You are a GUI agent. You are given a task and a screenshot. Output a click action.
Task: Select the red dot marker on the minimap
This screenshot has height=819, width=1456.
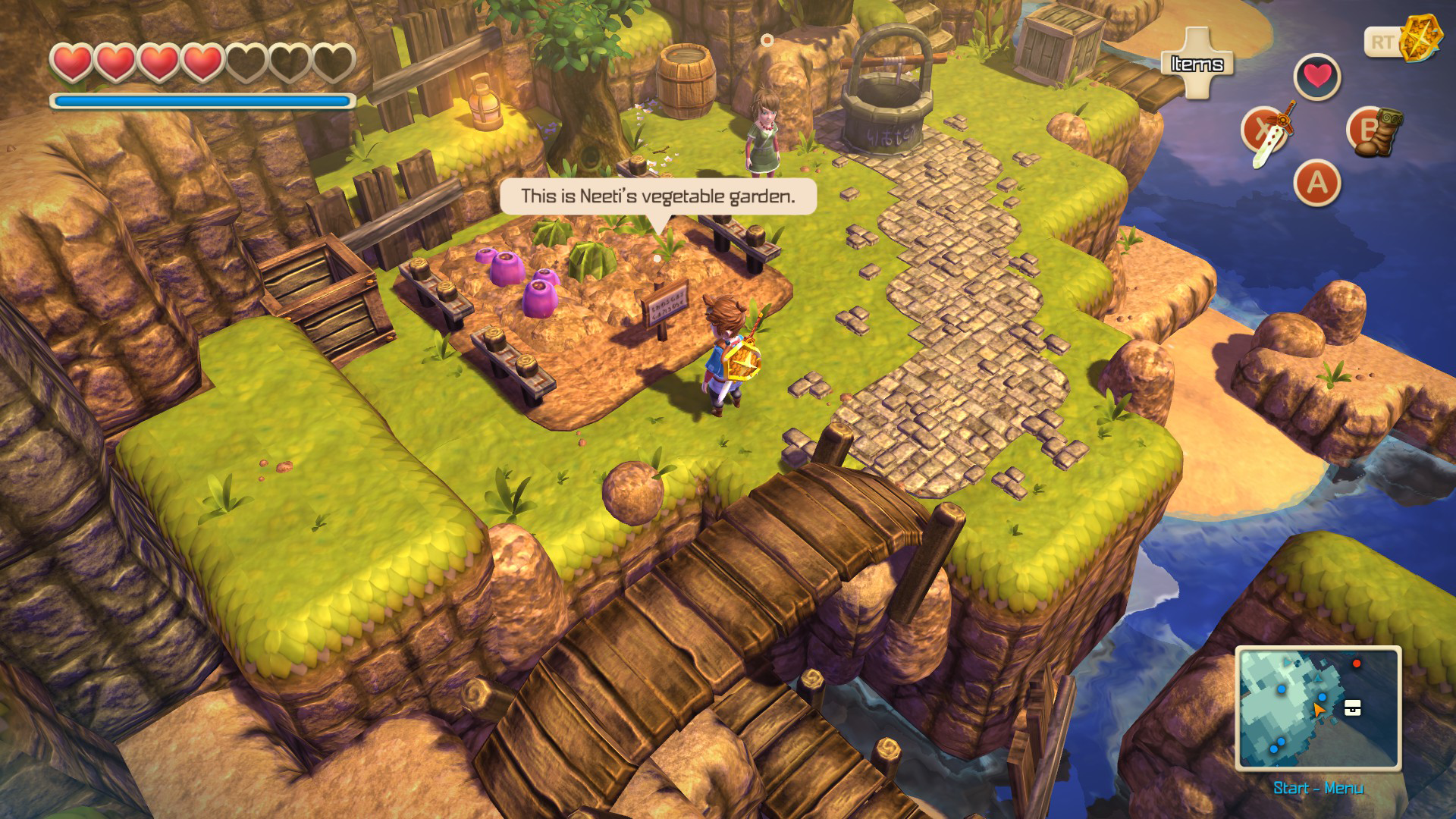(1357, 664)
